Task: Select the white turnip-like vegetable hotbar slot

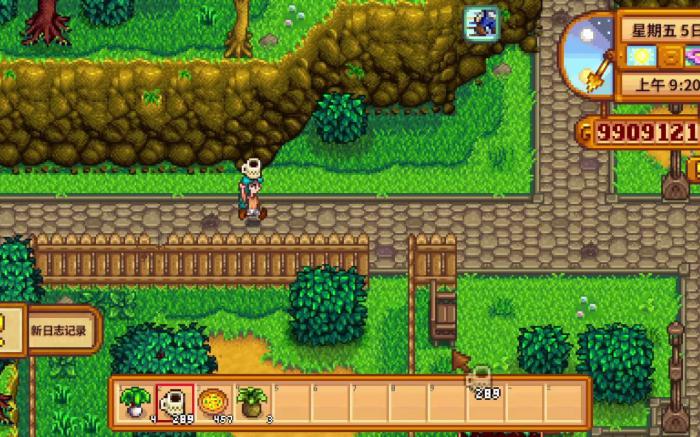Action: click(x=135, y=403)
